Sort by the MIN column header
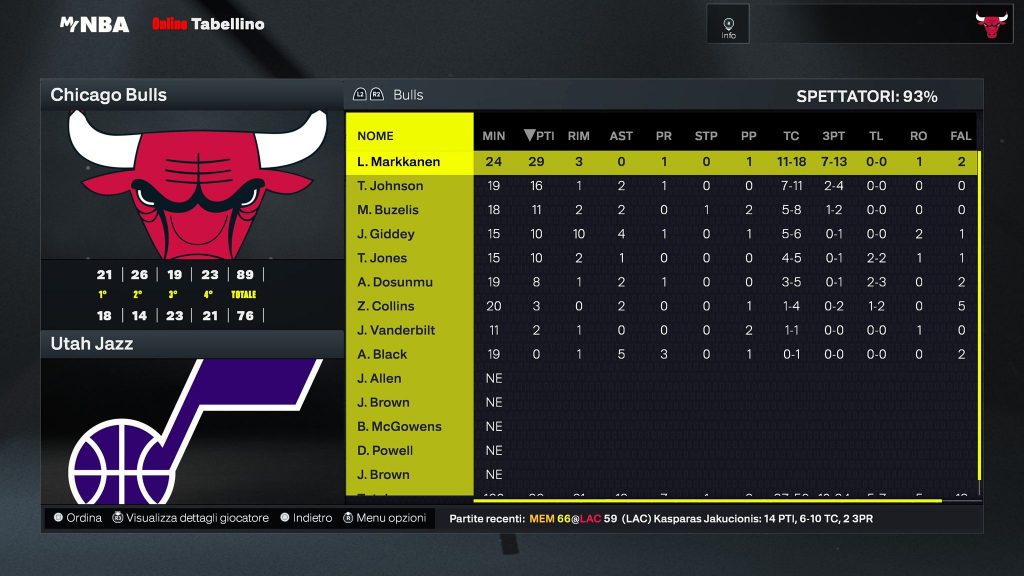 tap(494, 136)
